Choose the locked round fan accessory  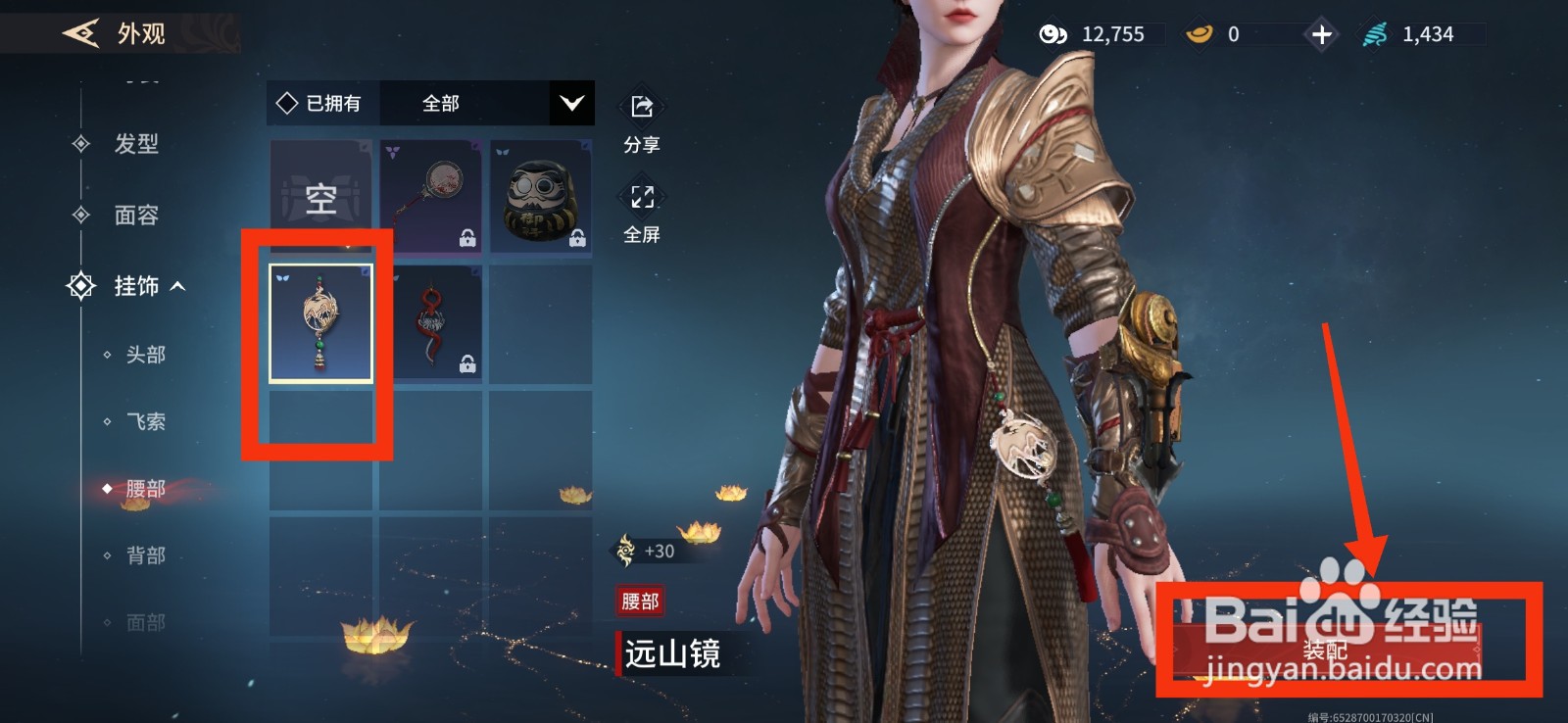430,197
